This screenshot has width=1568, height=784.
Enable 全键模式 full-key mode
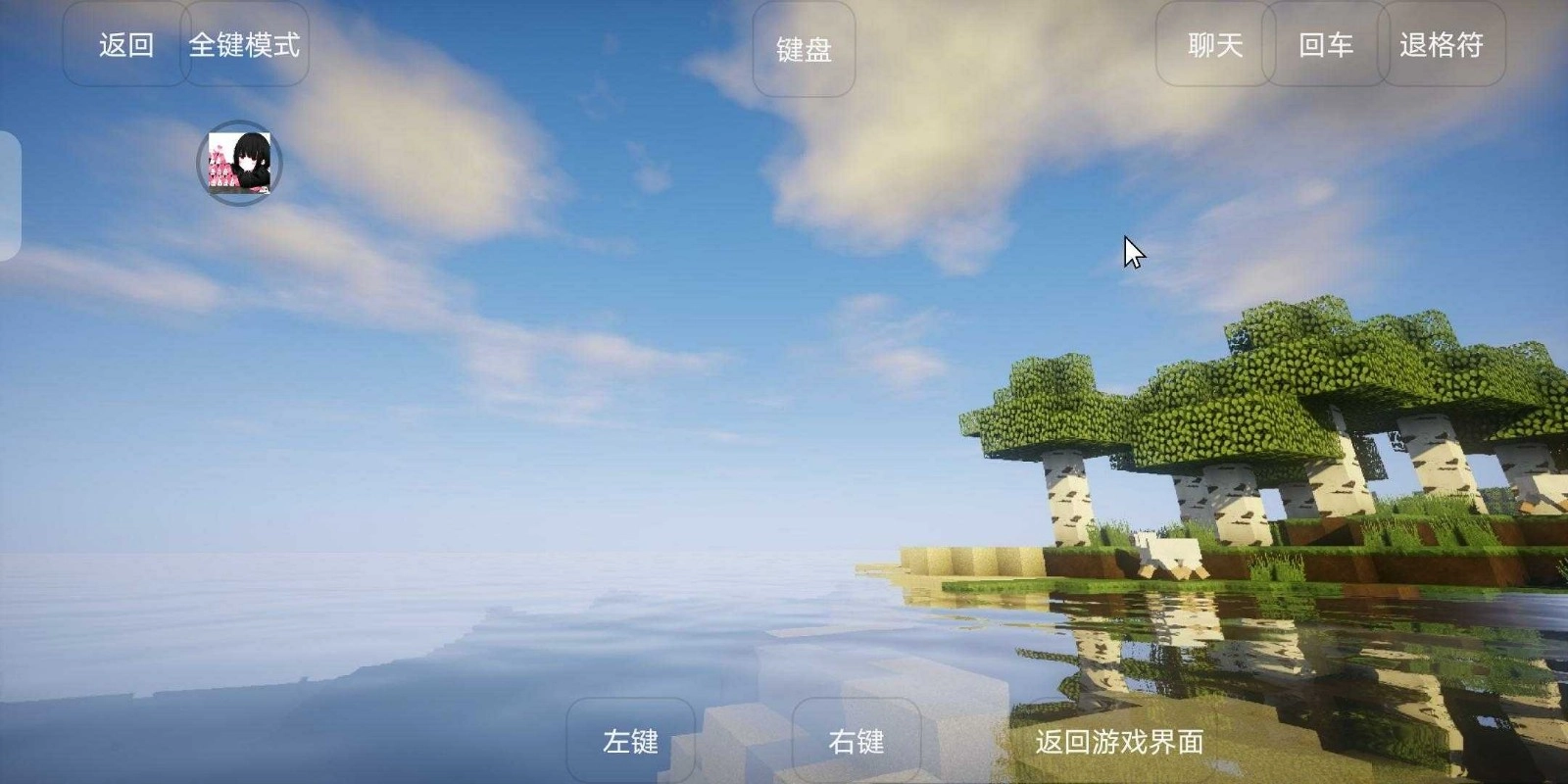[x=246, y=46]
